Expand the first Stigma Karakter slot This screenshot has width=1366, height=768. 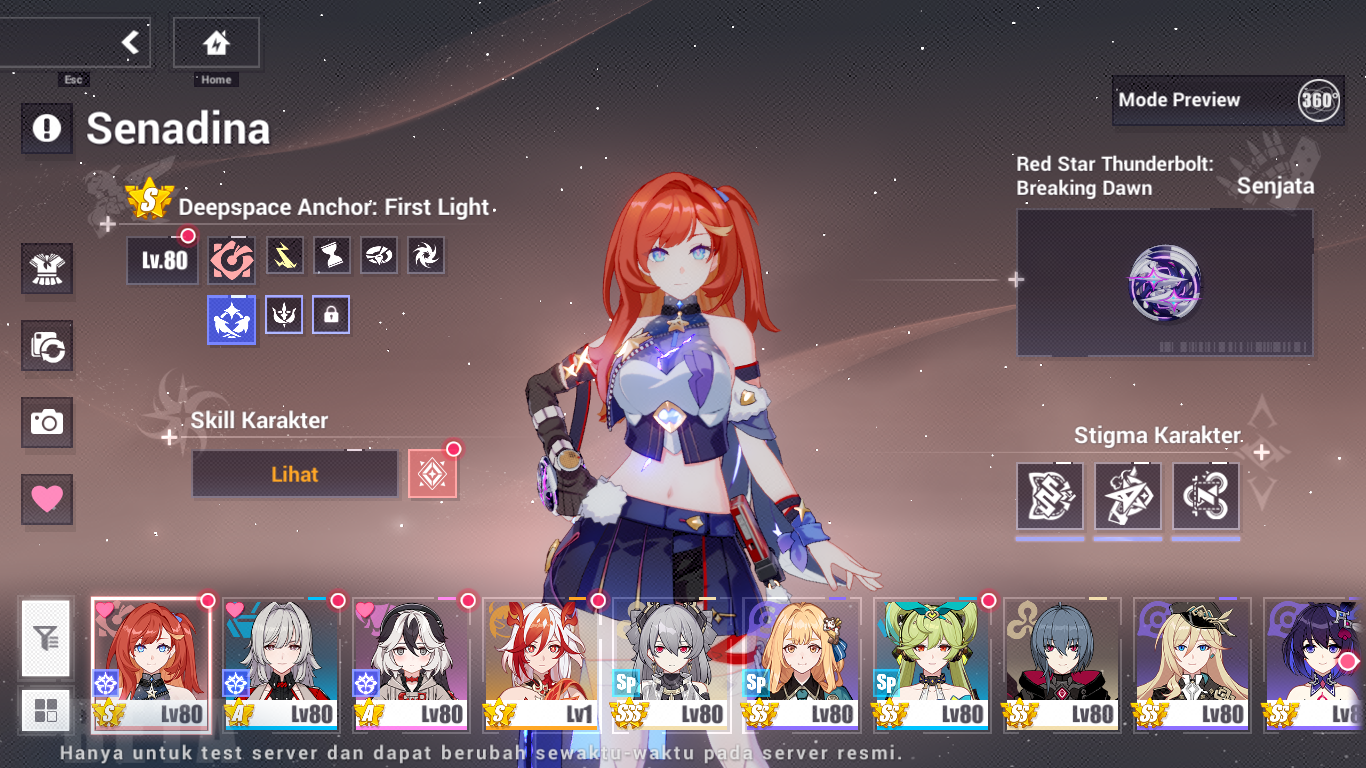tap(1050, 495)
